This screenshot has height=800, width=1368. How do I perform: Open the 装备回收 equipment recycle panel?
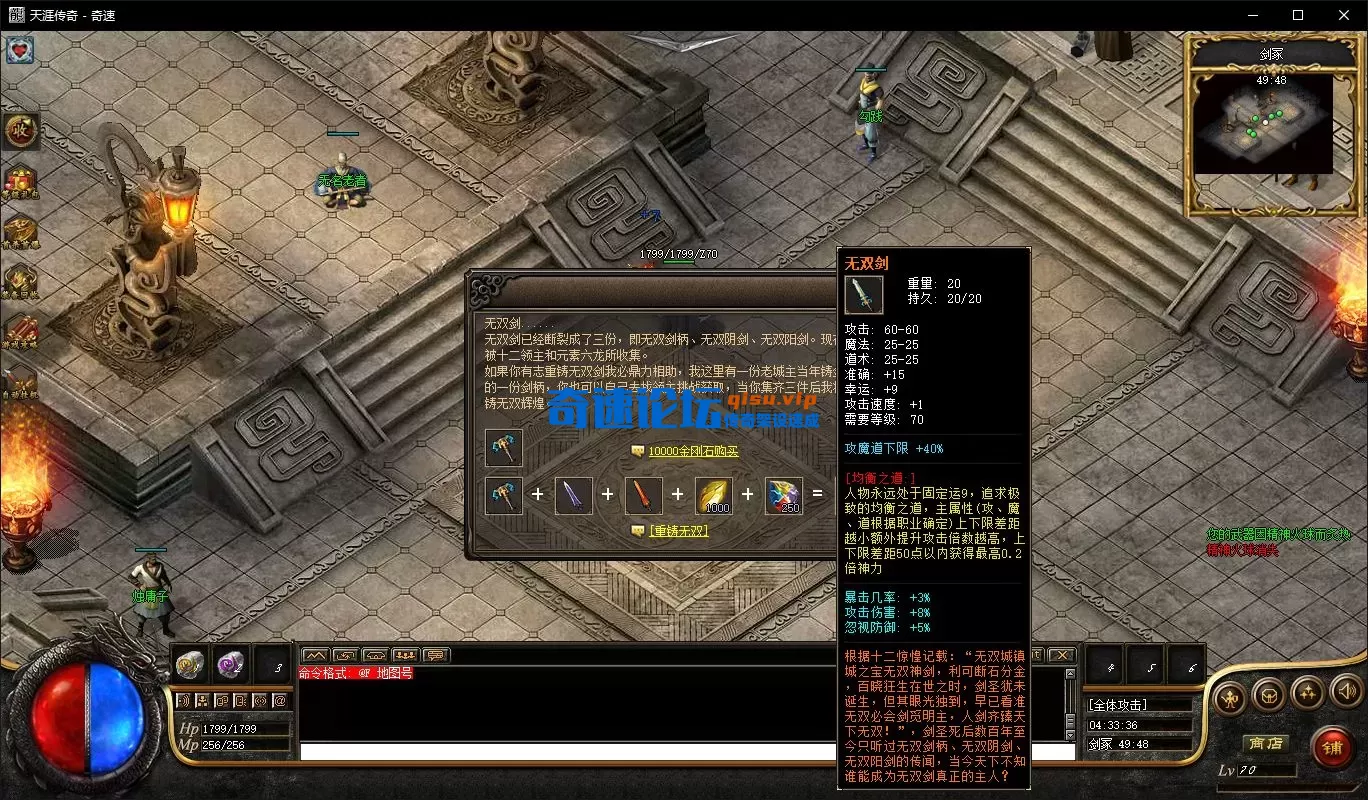20,279
